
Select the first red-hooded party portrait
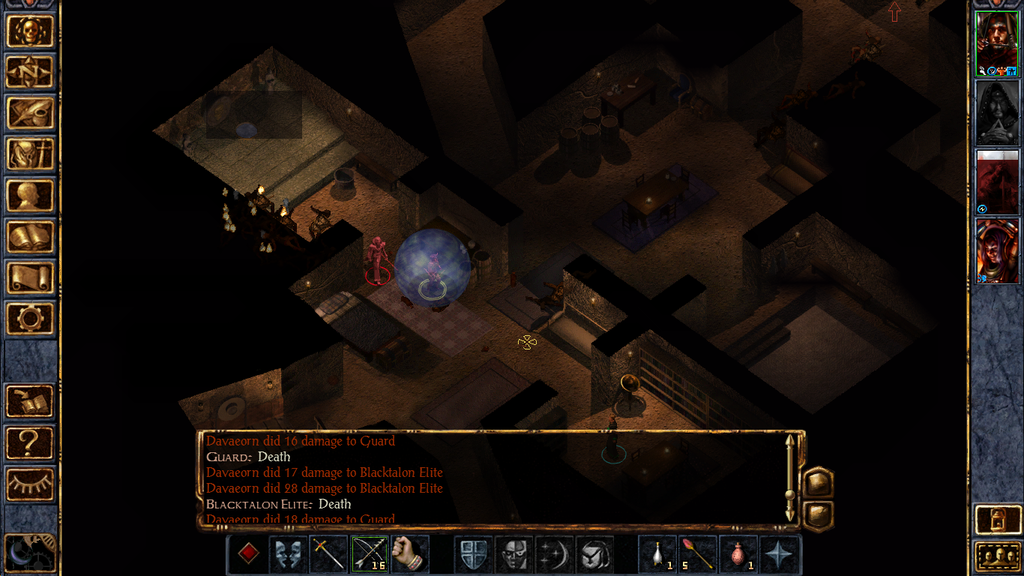996,43
